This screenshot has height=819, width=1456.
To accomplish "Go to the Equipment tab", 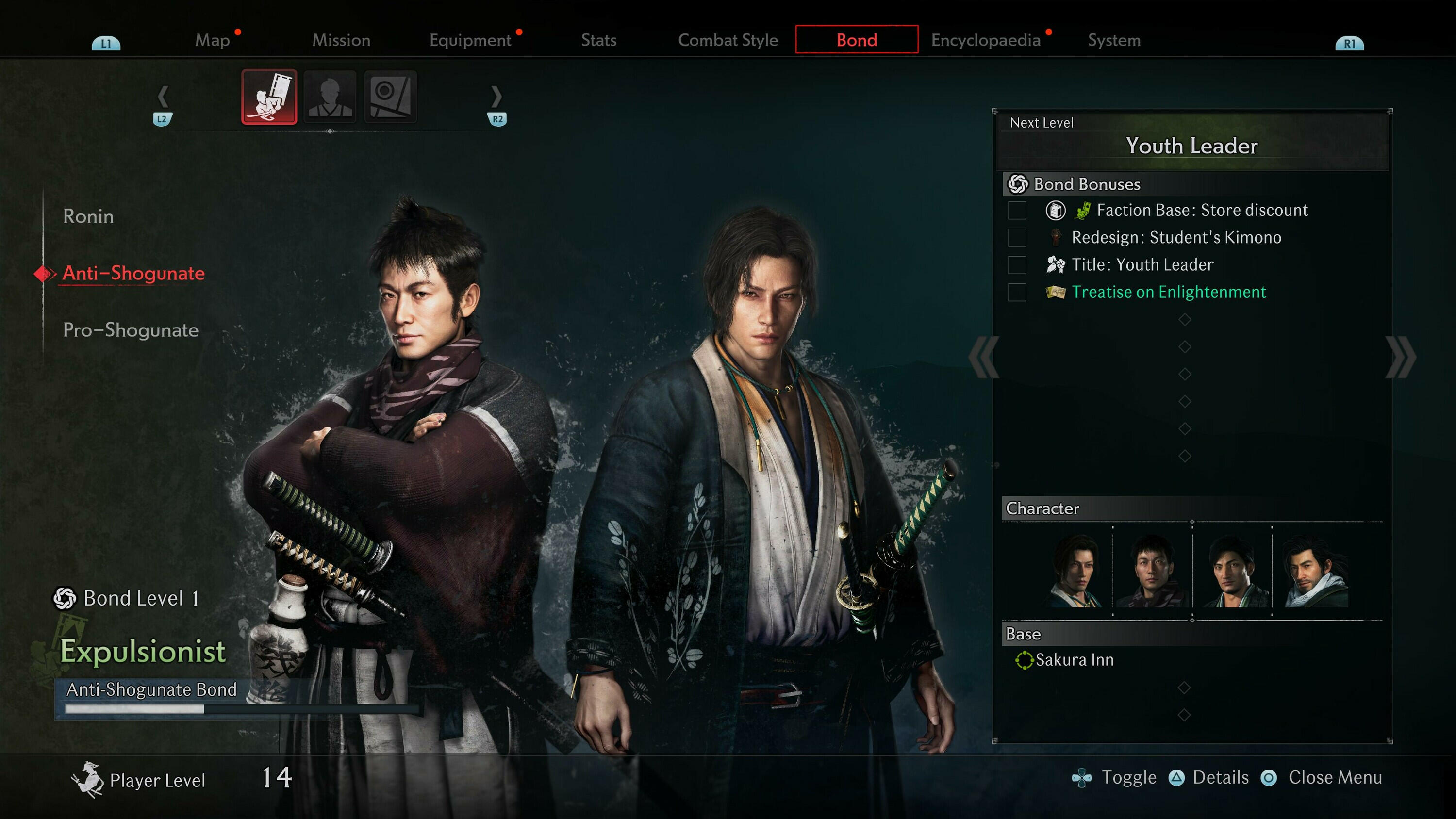I will [x=470, y=40].
